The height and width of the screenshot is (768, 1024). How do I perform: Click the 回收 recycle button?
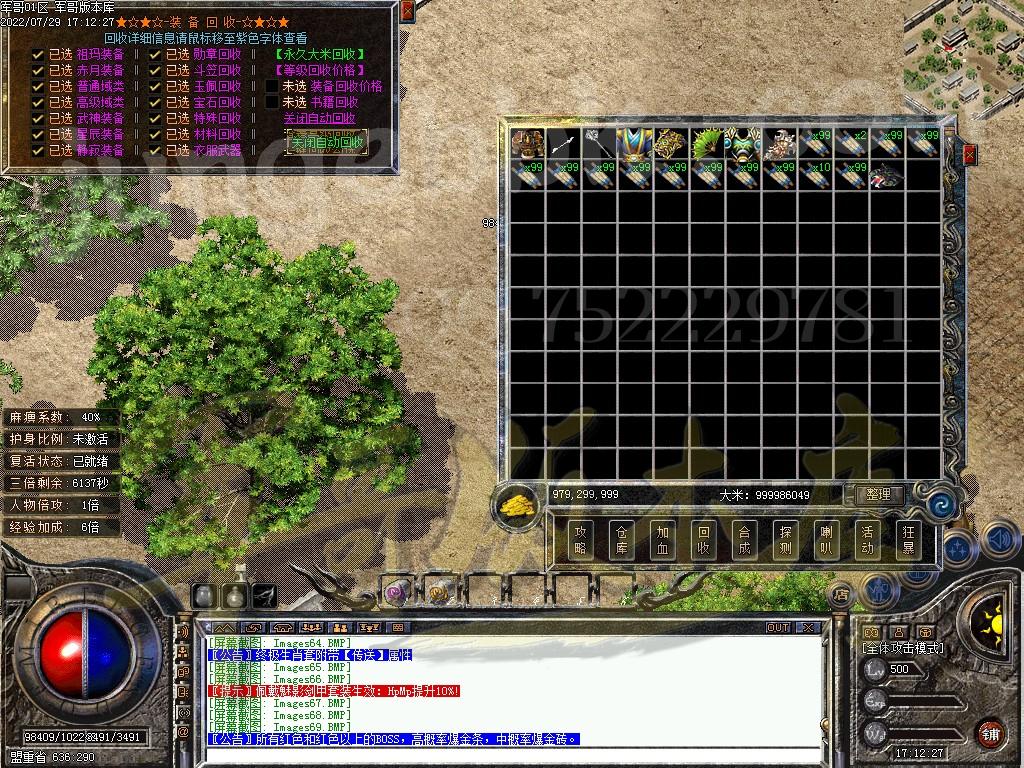703,540
